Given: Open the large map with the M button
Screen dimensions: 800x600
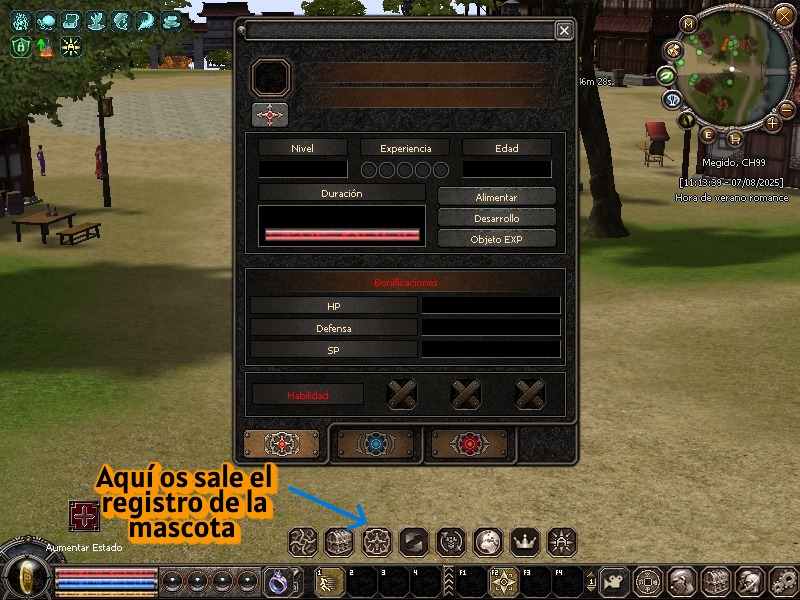Looking at the screenshot, I should click(688, 23).
